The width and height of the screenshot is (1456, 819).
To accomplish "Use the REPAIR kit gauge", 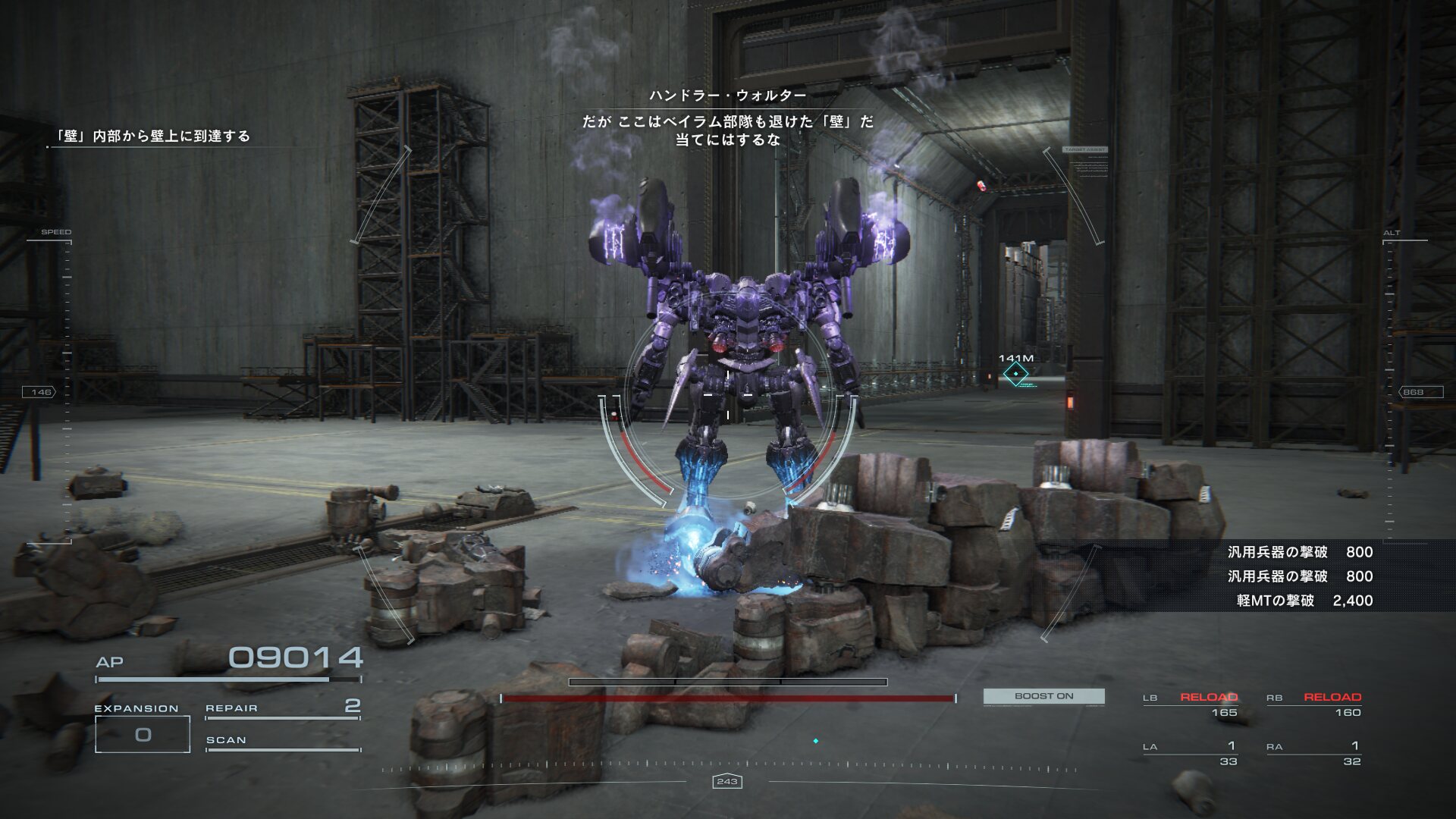I will [282, 710].
